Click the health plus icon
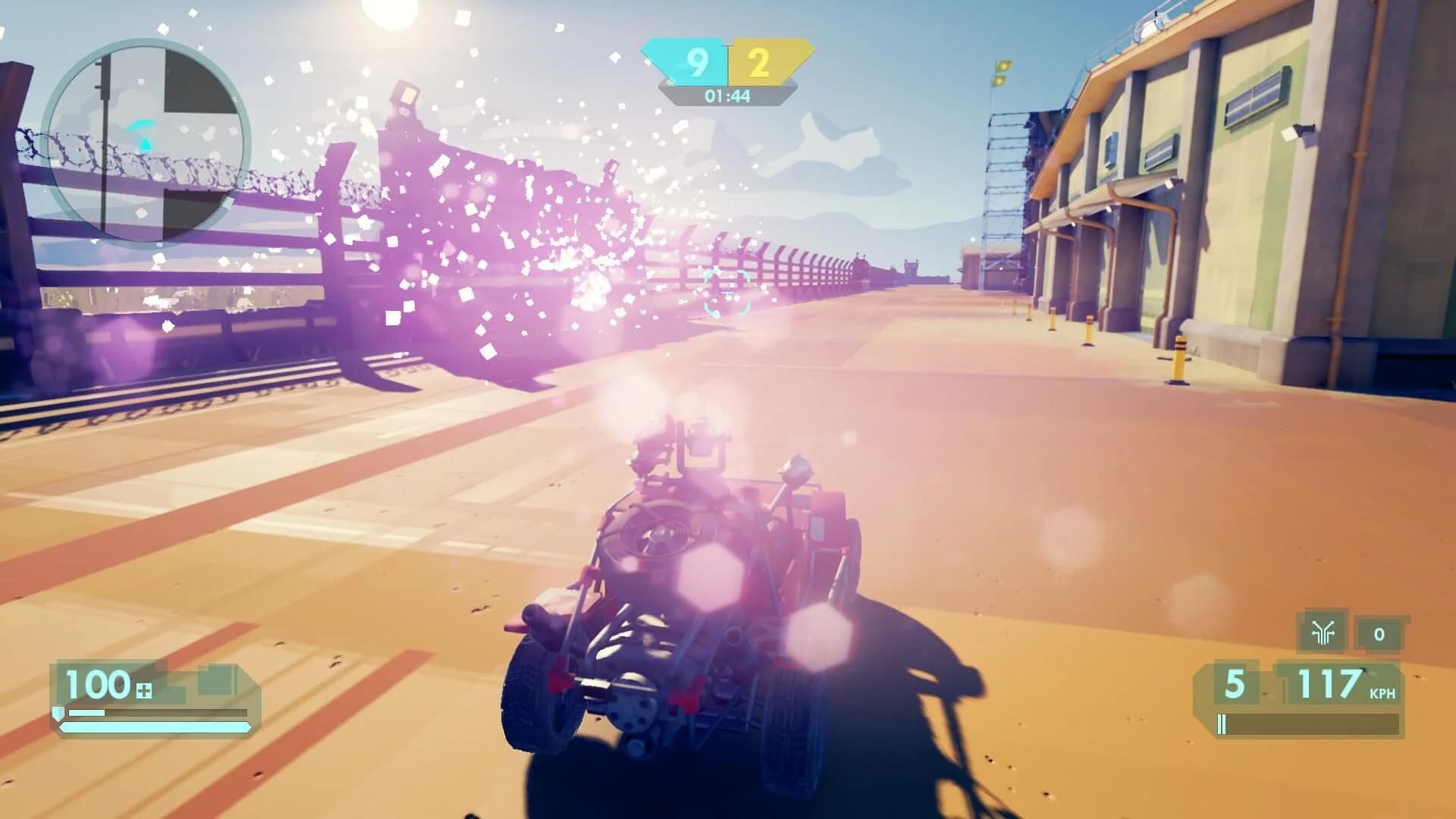Screen dimensions: 1456x819 143,690
